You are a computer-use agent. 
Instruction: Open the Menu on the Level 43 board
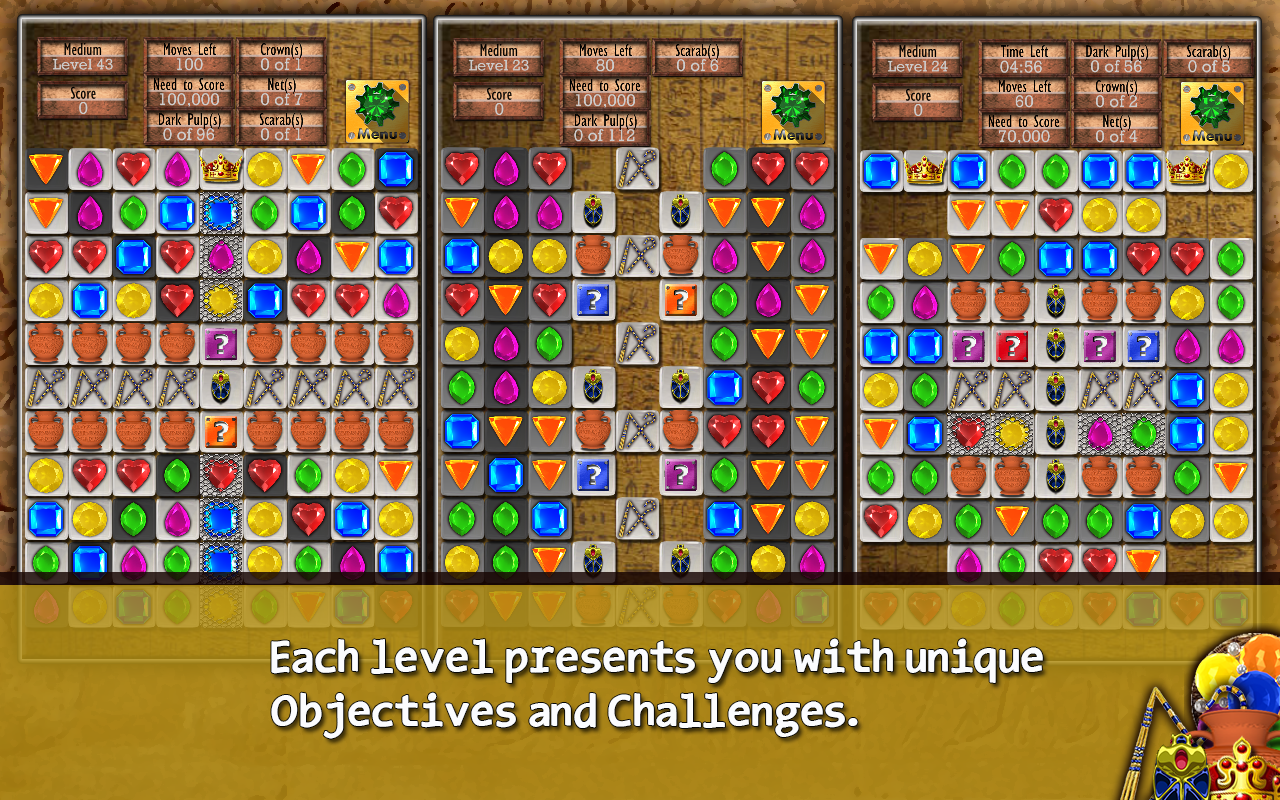378,105
